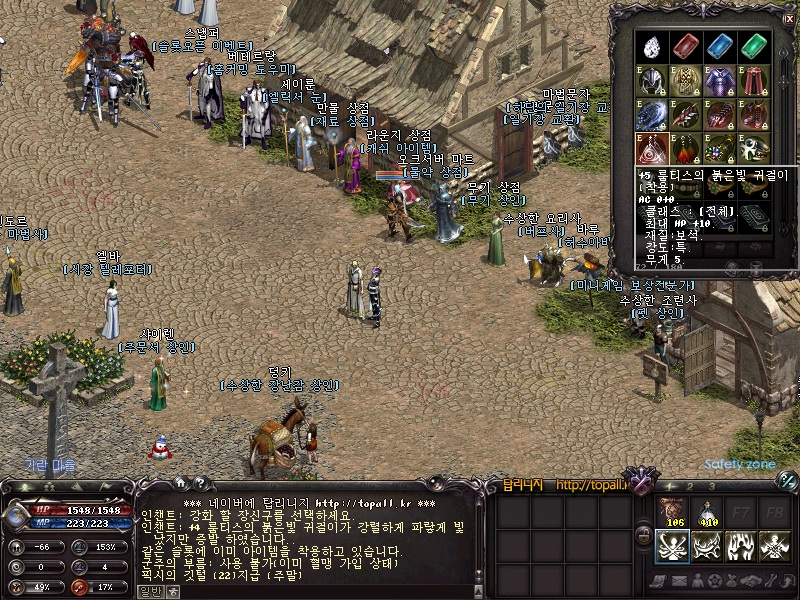Select the 일반 chat tab
This screenshot has width=800, height=600.
(150, 592)
